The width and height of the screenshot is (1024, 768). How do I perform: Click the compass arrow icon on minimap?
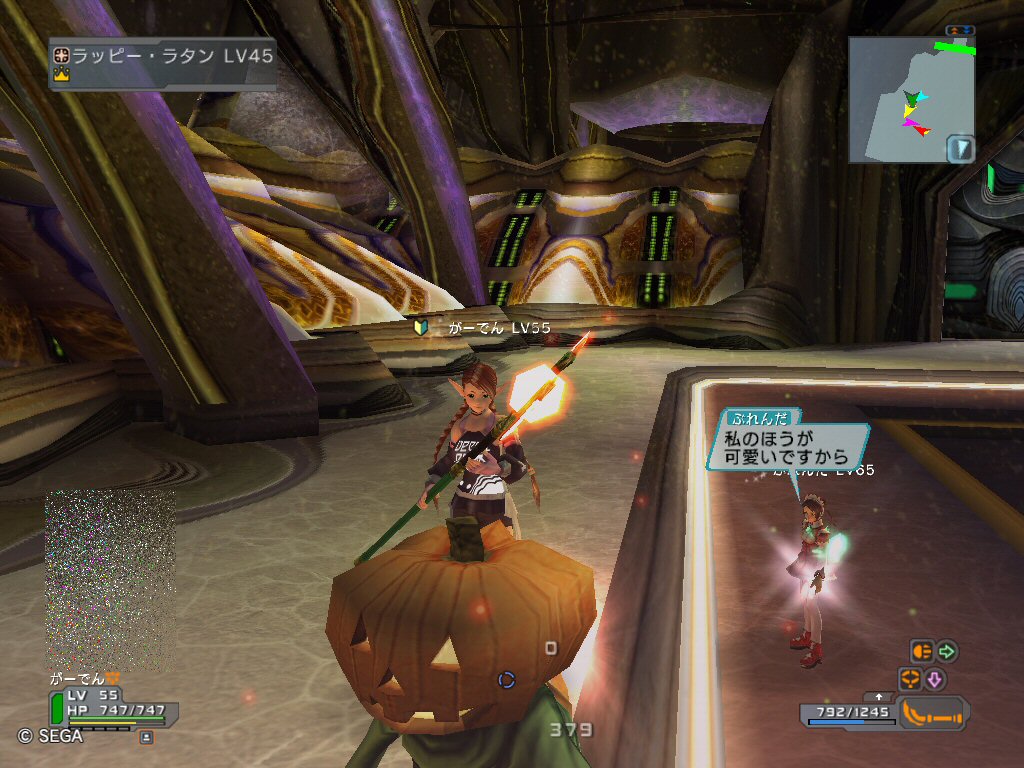point(960,150)
